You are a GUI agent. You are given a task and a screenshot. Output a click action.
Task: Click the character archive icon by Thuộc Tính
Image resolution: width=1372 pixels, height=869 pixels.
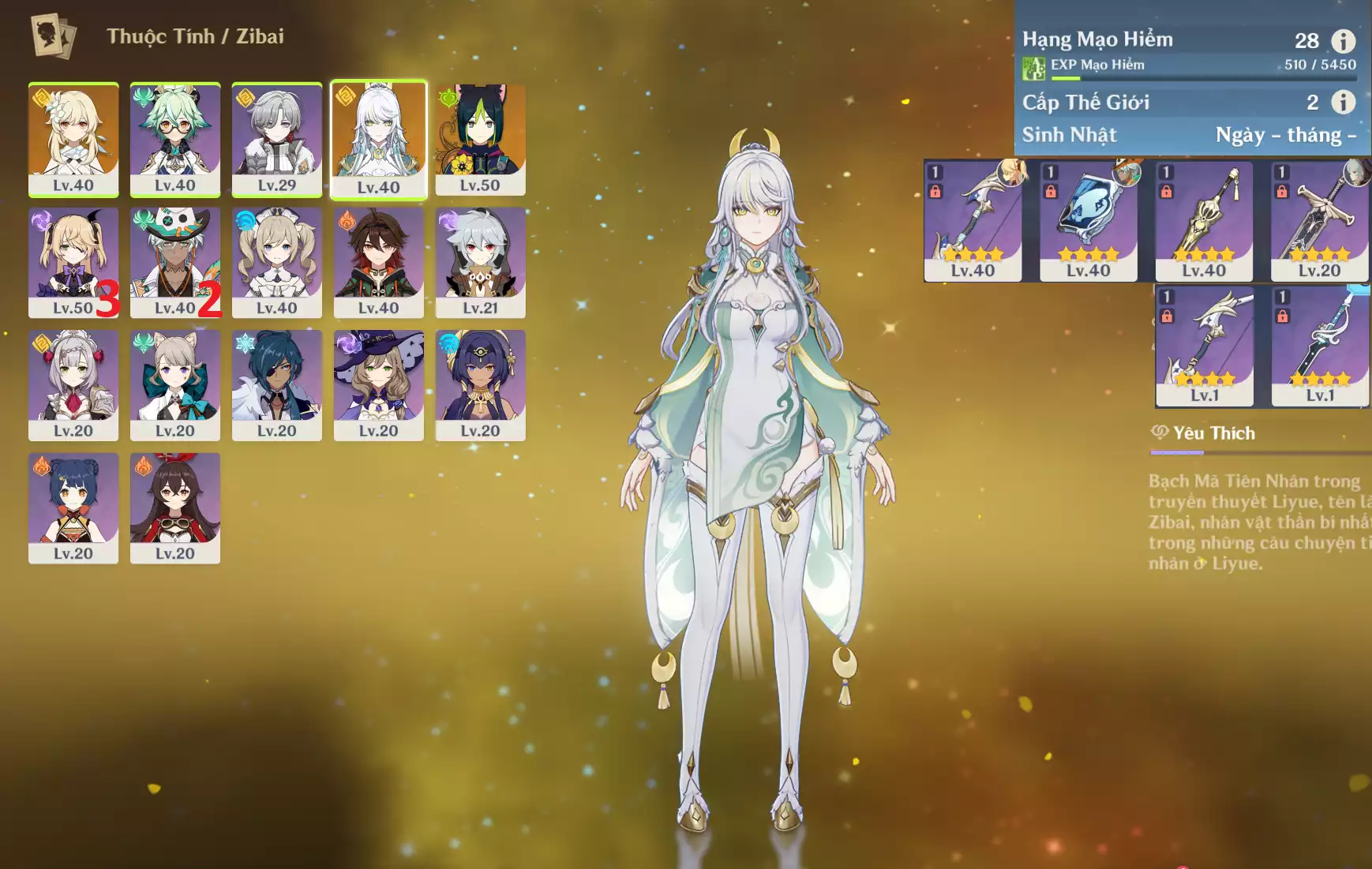[53, 36]
